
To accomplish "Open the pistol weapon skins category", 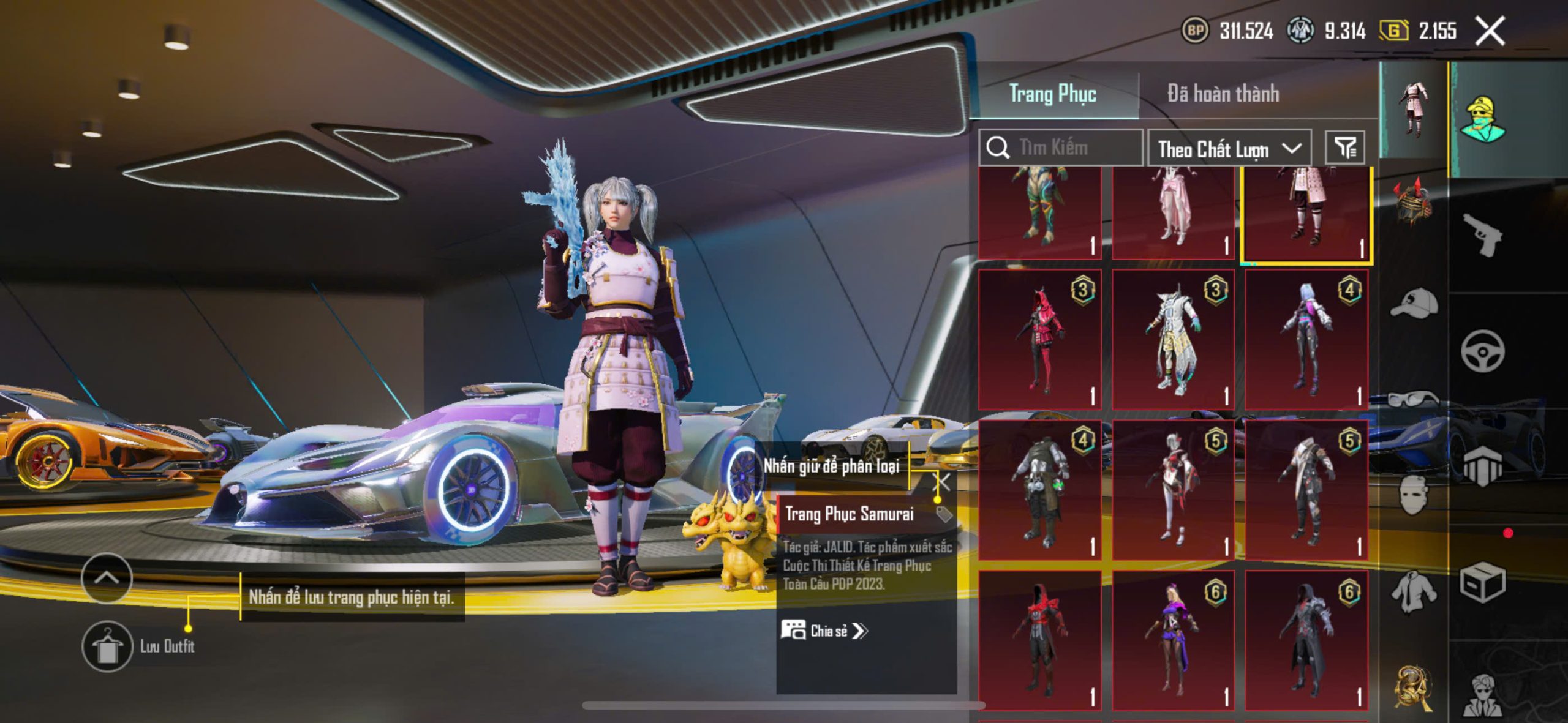I will pos(1482,234).
